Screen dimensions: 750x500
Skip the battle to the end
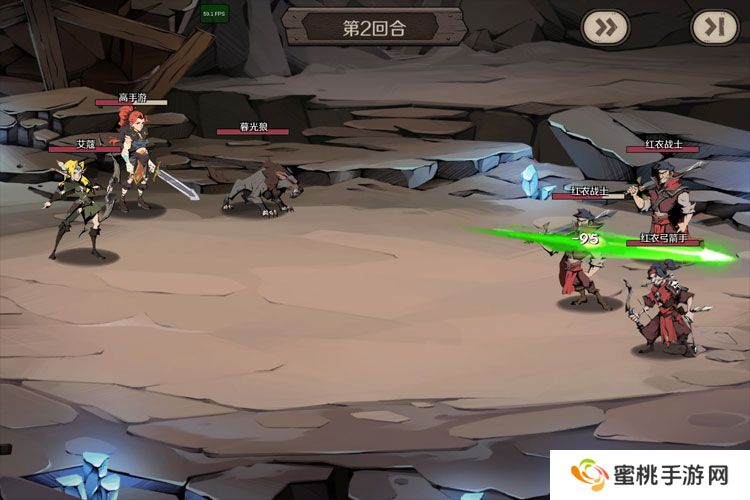pos(714,27)
